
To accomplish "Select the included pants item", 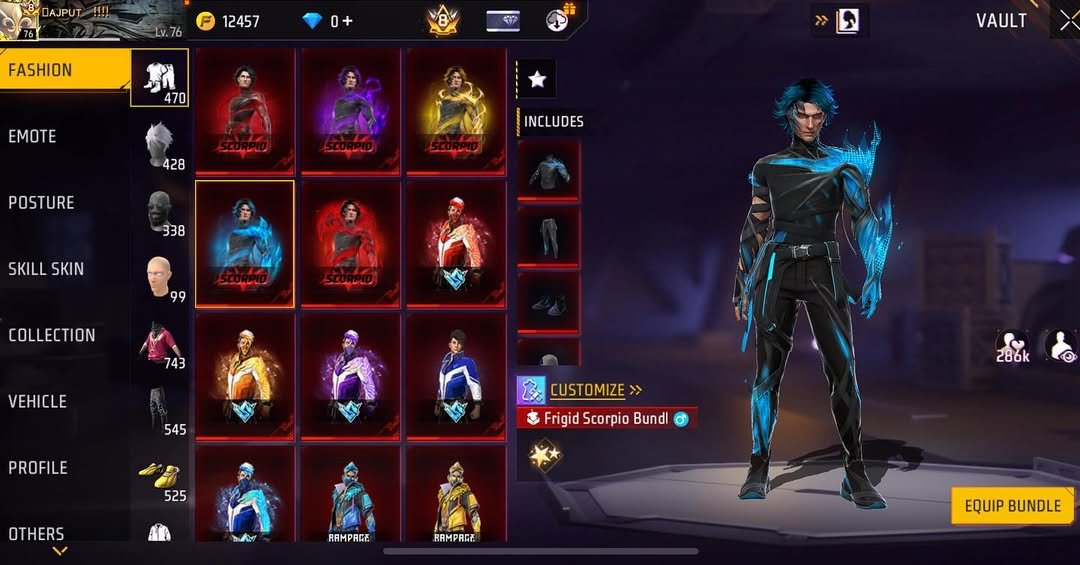I will pyautogui.click(x=548, y=236).
